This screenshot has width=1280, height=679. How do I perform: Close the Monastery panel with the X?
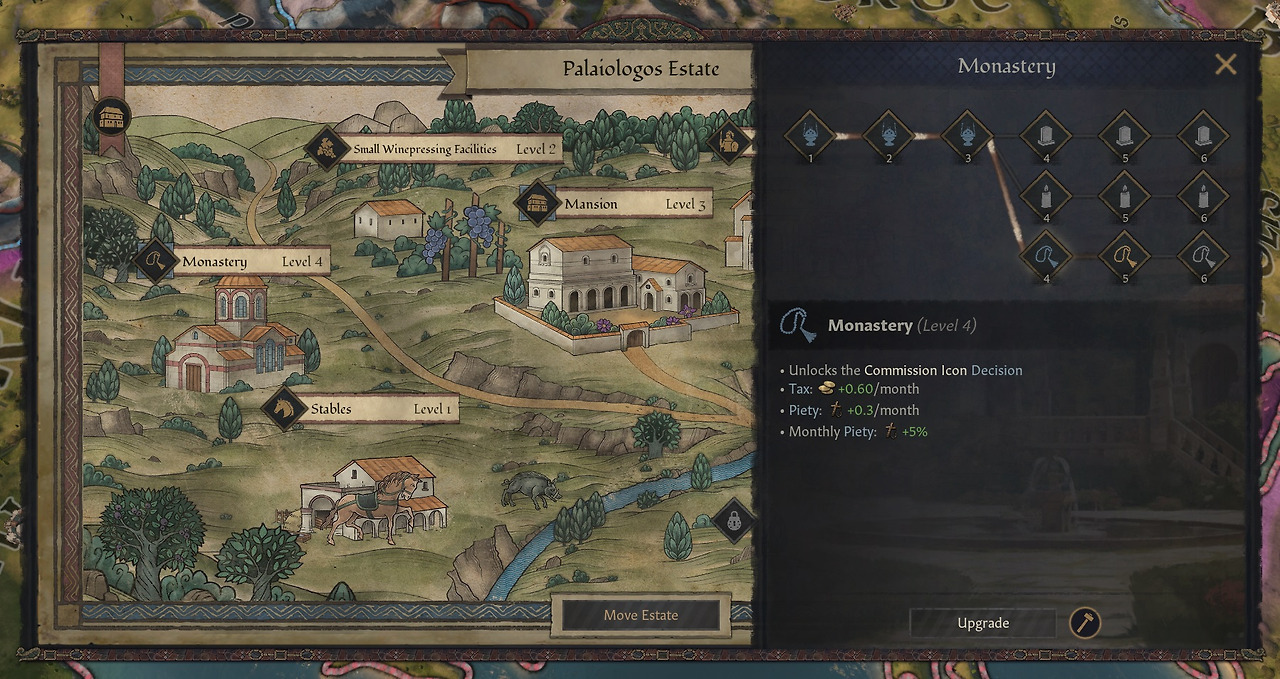pos(1225,65)
